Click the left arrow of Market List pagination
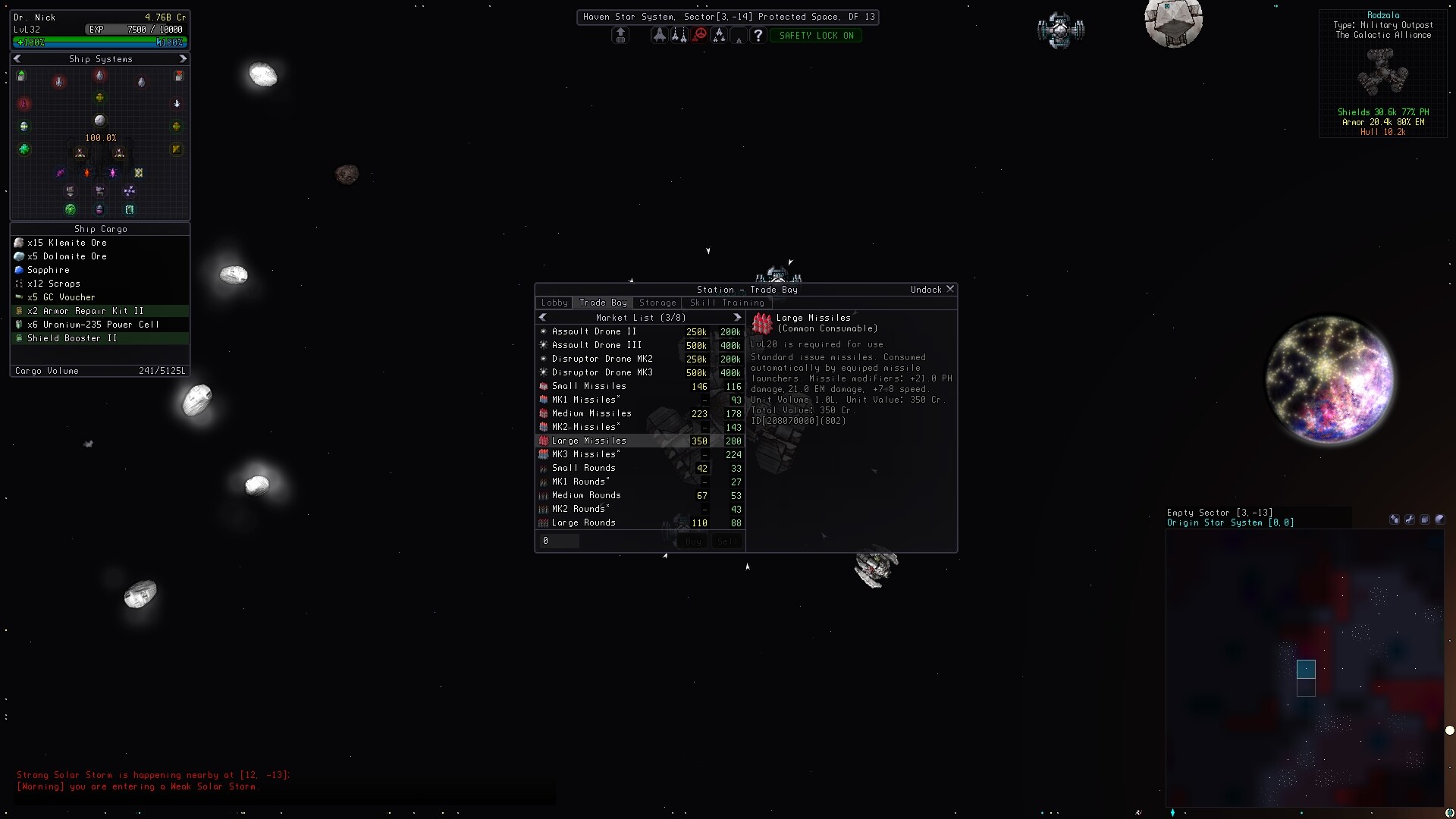The image size is (1456, 819). pos(543,317)
